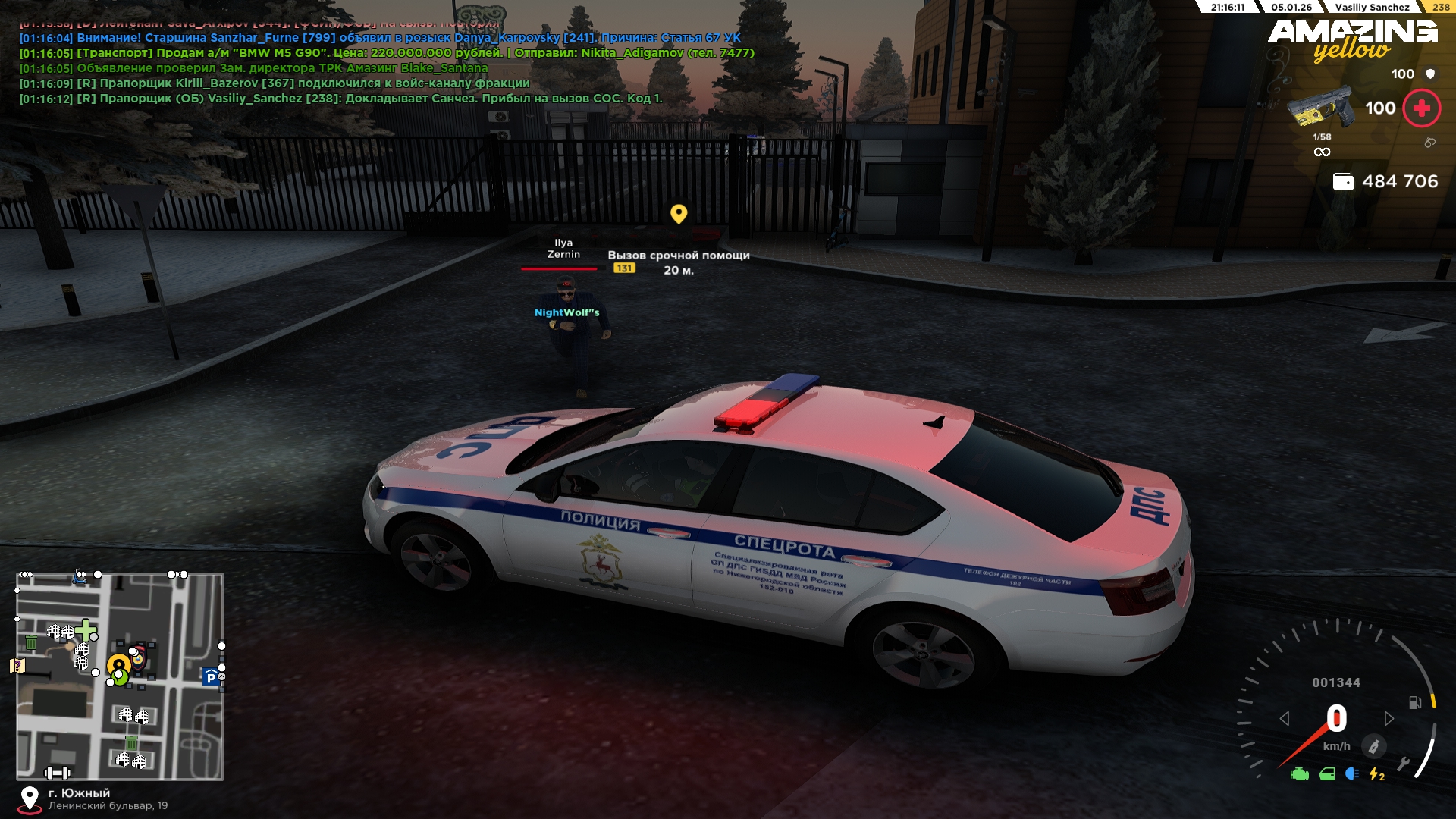Viewport: 1456px width, 819px height.
Task: Toggle the green car door lock indicator
Action: pyautogui.click(x=1327, y=774)
